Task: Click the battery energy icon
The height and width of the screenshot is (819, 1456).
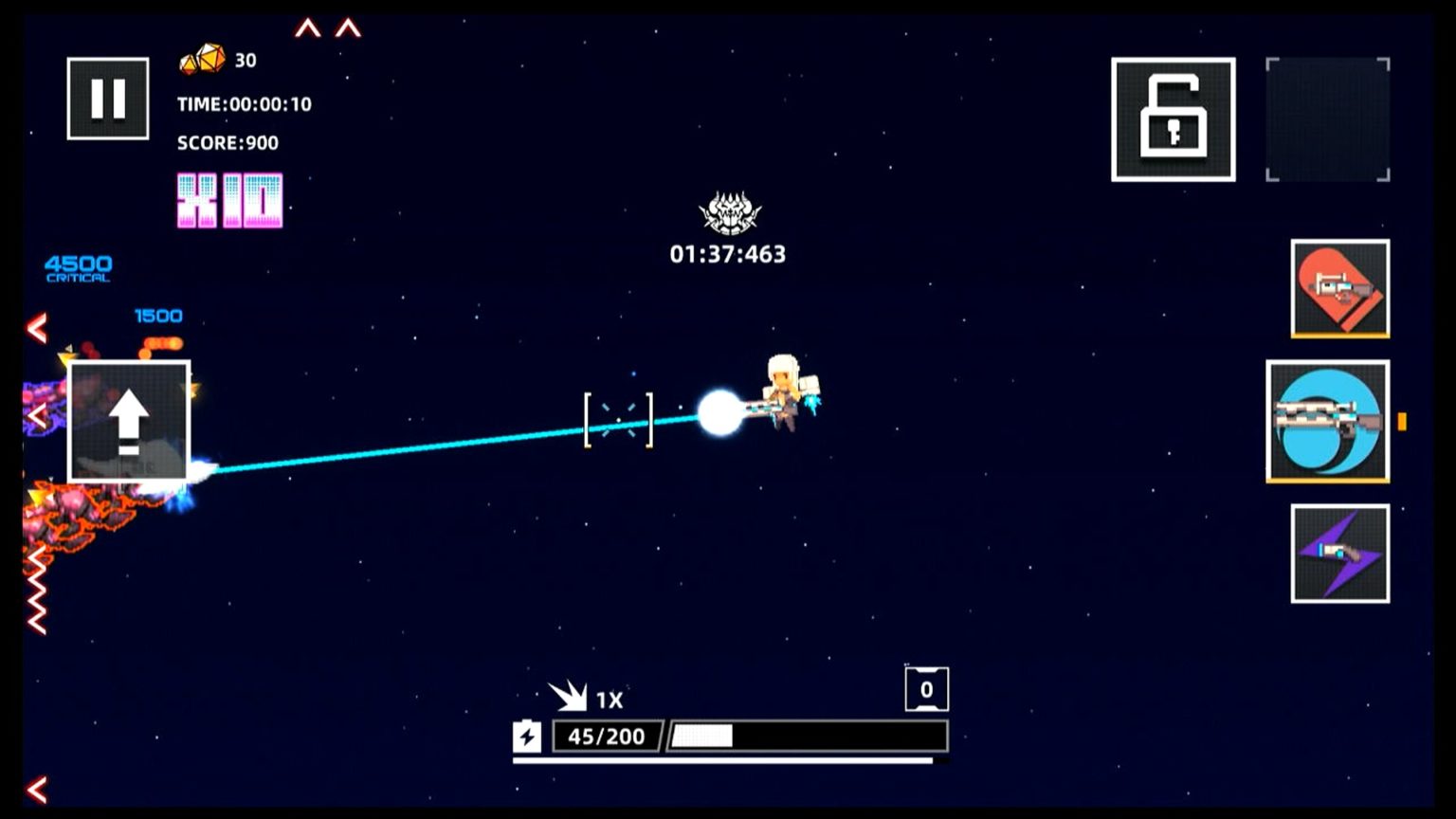Action: [528, 737]
